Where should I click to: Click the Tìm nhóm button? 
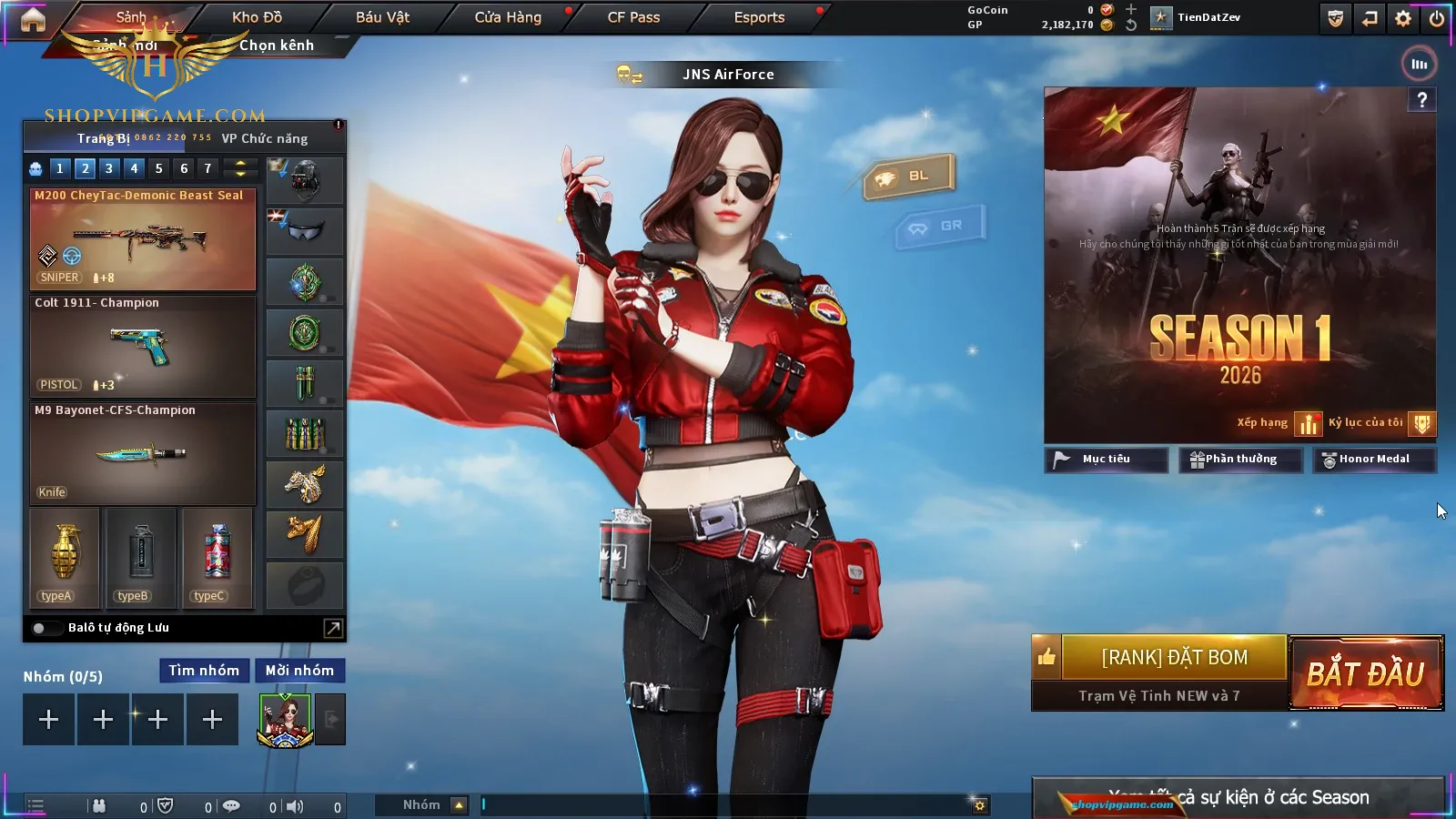tap(204, 671)
